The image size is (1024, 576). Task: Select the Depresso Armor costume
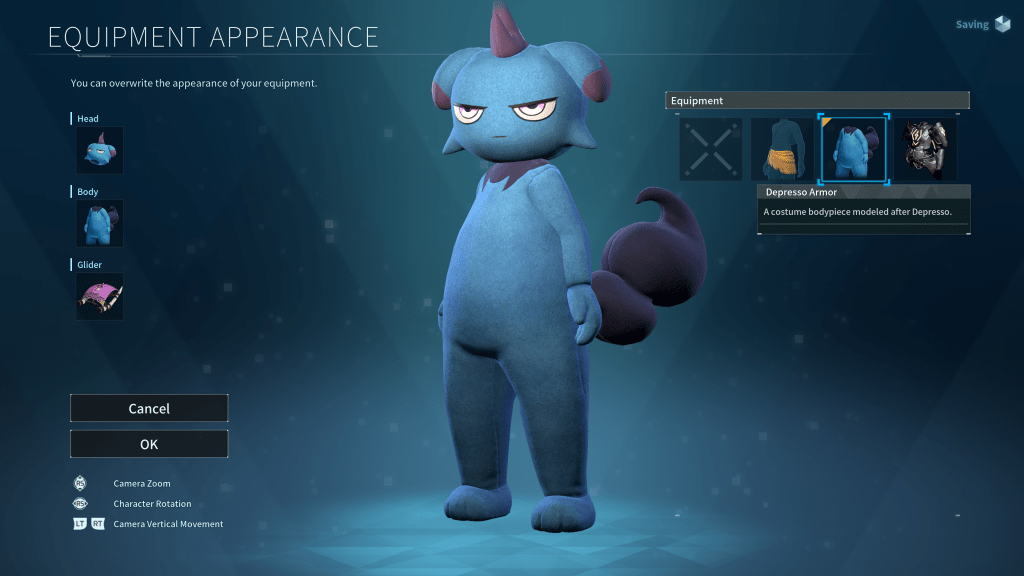point(853,150)
